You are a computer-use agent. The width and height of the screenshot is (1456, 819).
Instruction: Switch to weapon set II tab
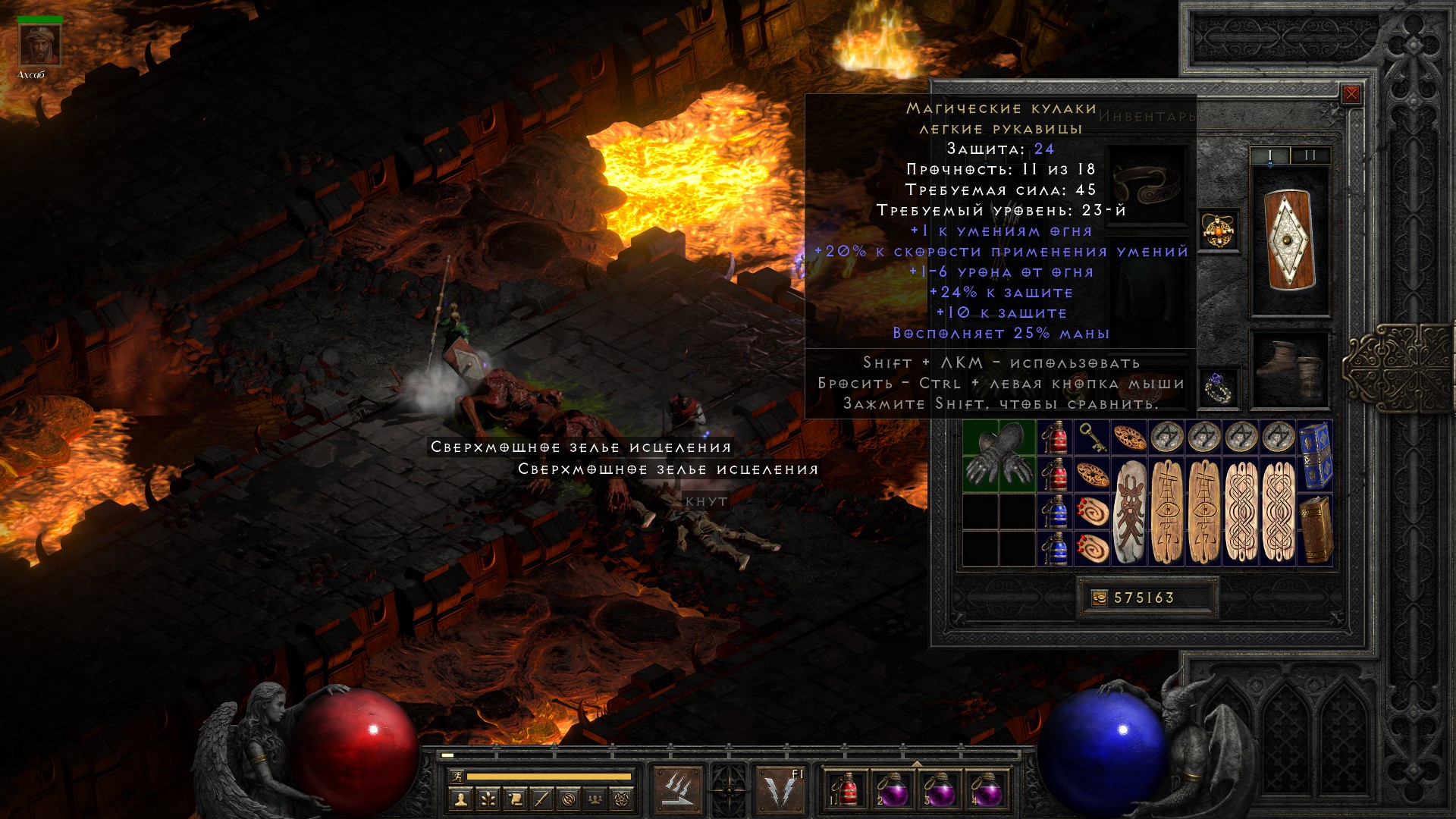pyautogui.click(x=1310, y=155)
